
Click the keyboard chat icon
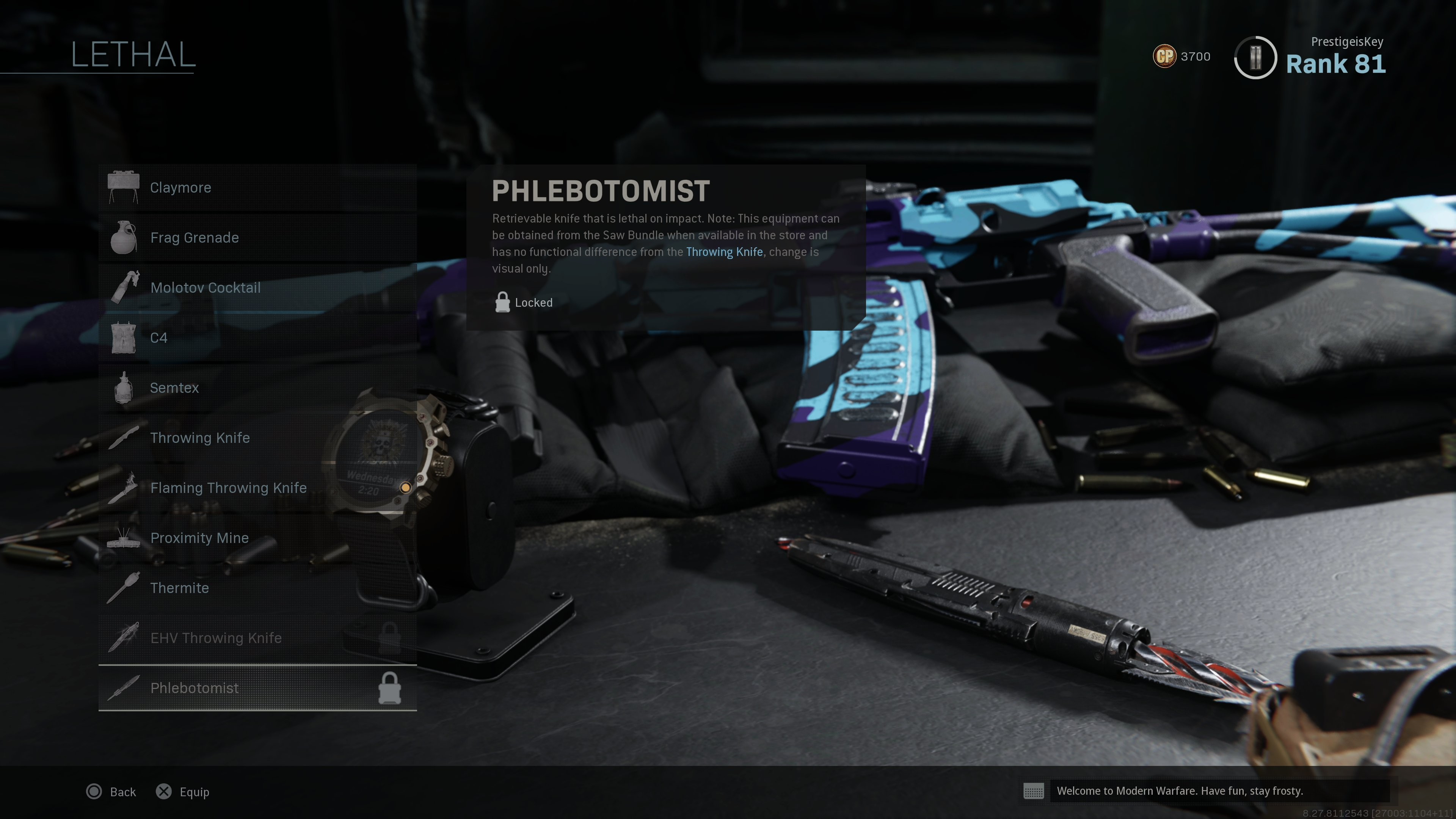coord(1034,791)
